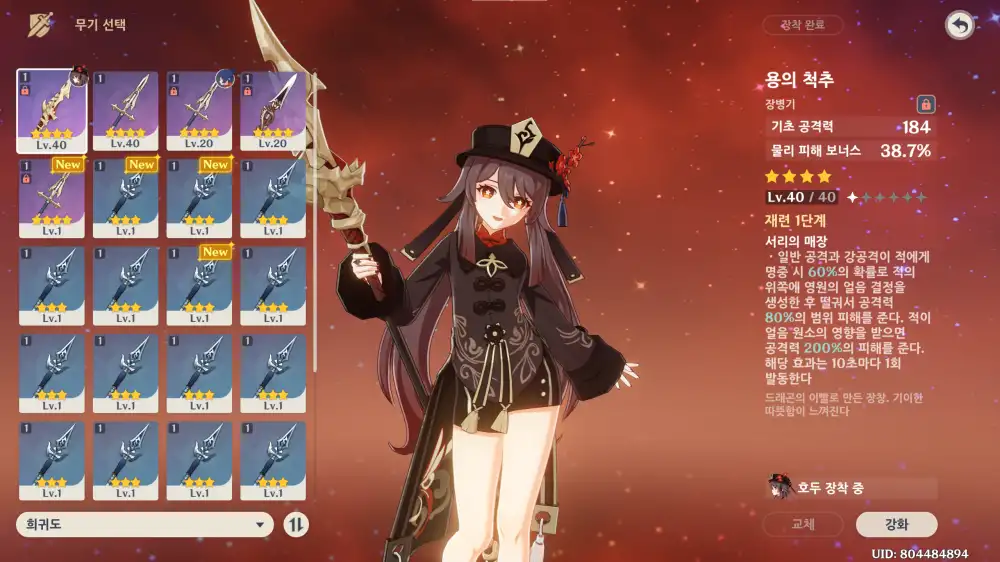Go back with the return arrow button
Image resolution: width=1000 pixels, height=562 pixels.
pos(960,26)
